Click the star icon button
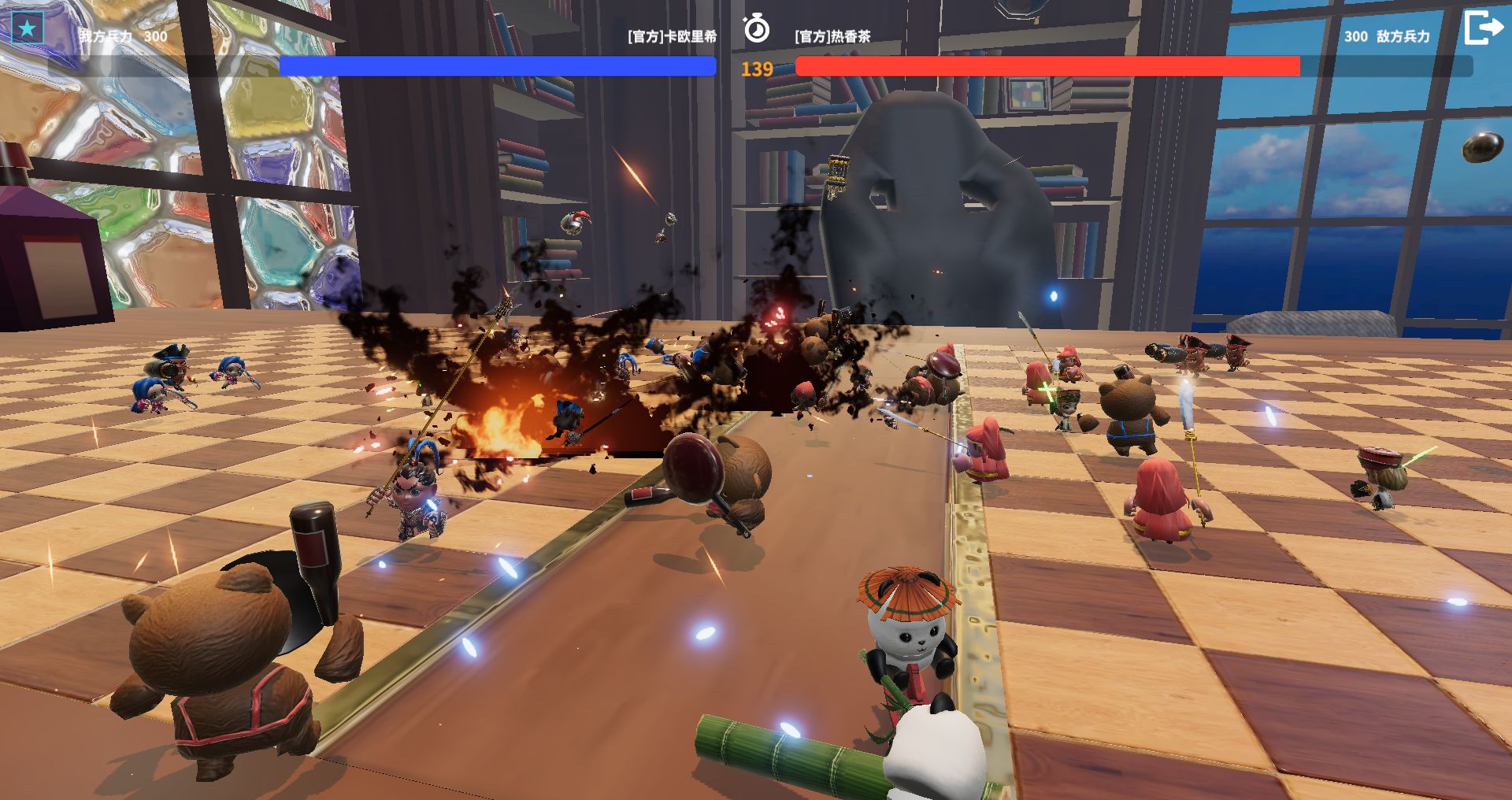This screenshot has width=1512, height=800. 28,29
